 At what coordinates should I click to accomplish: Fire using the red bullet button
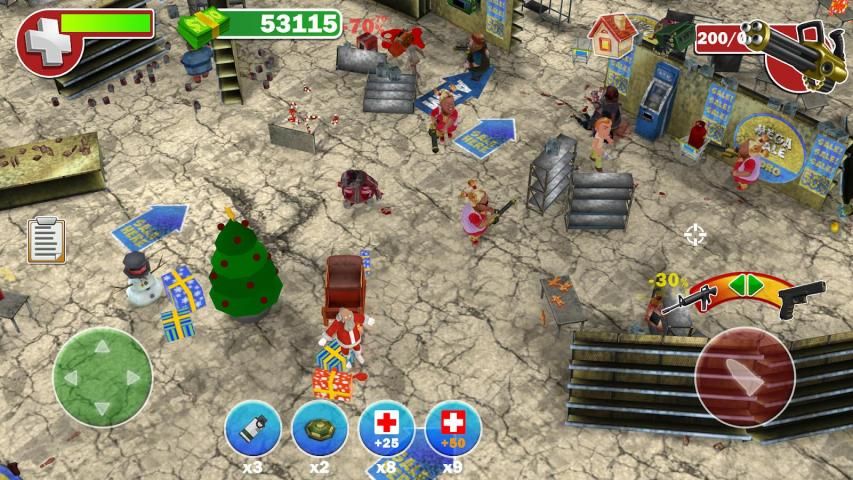pyautogui.click(x=745, y=377)
